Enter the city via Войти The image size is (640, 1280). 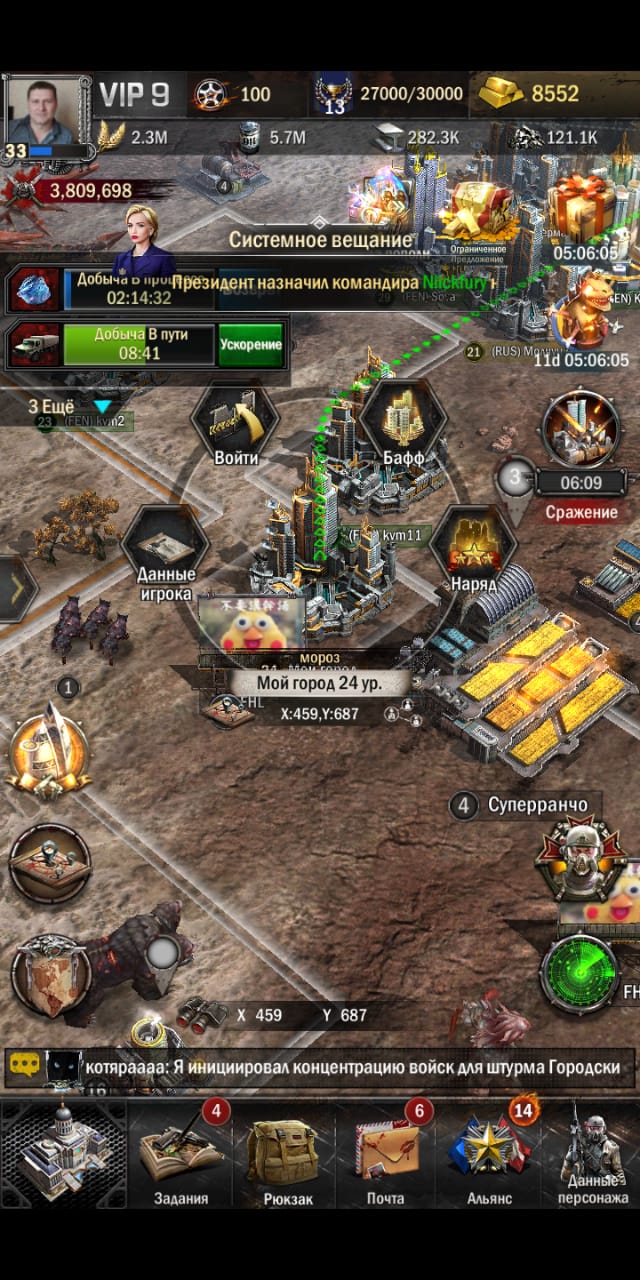[x=236, y=426]
